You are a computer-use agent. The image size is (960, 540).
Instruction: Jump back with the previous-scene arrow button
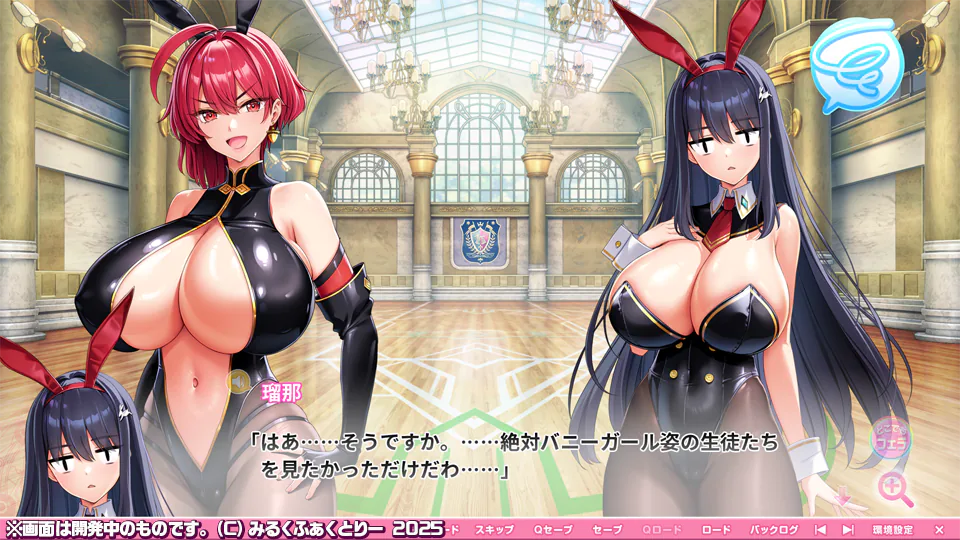(x=820, y=528)
